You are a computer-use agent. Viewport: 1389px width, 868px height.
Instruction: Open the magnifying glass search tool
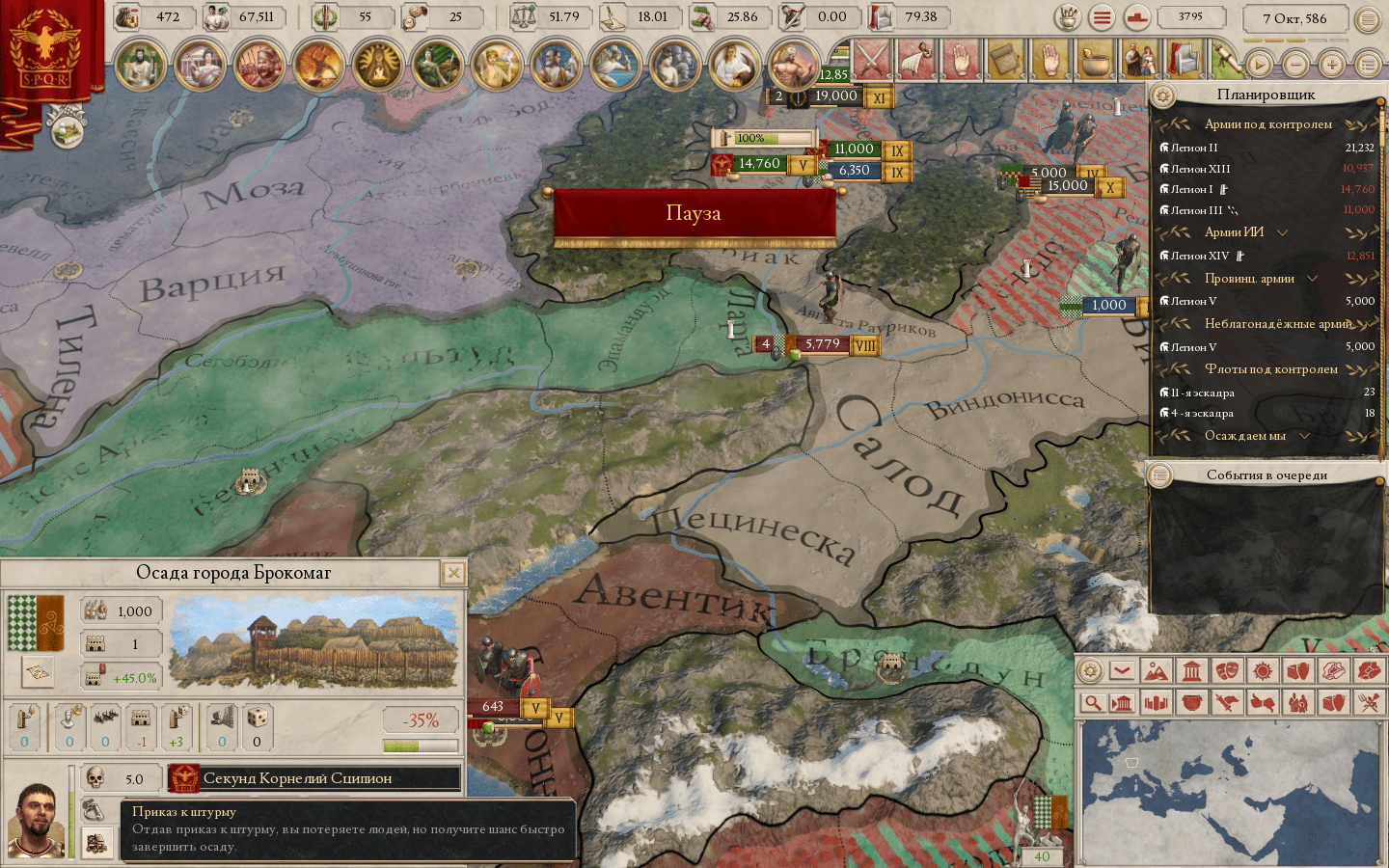click(x=1091, y=703)
